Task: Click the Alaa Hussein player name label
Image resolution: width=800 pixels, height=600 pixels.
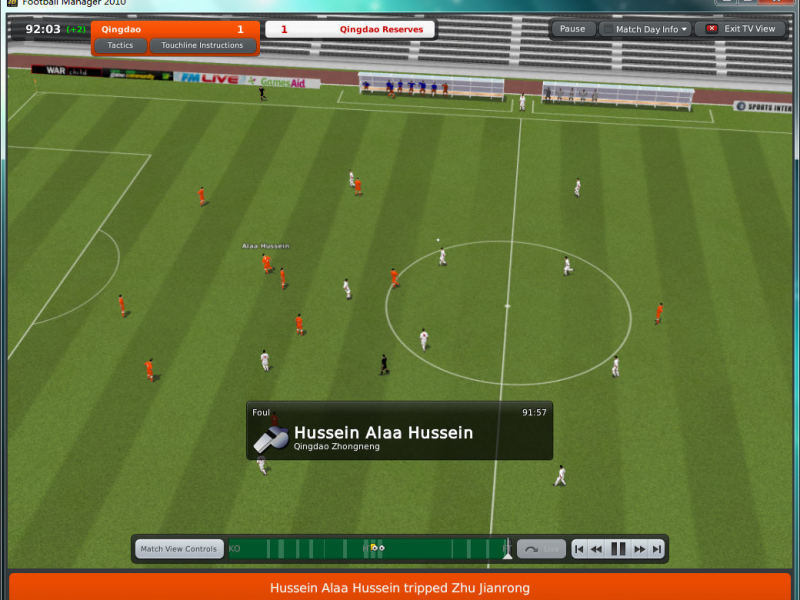Action: click(265, 246)
